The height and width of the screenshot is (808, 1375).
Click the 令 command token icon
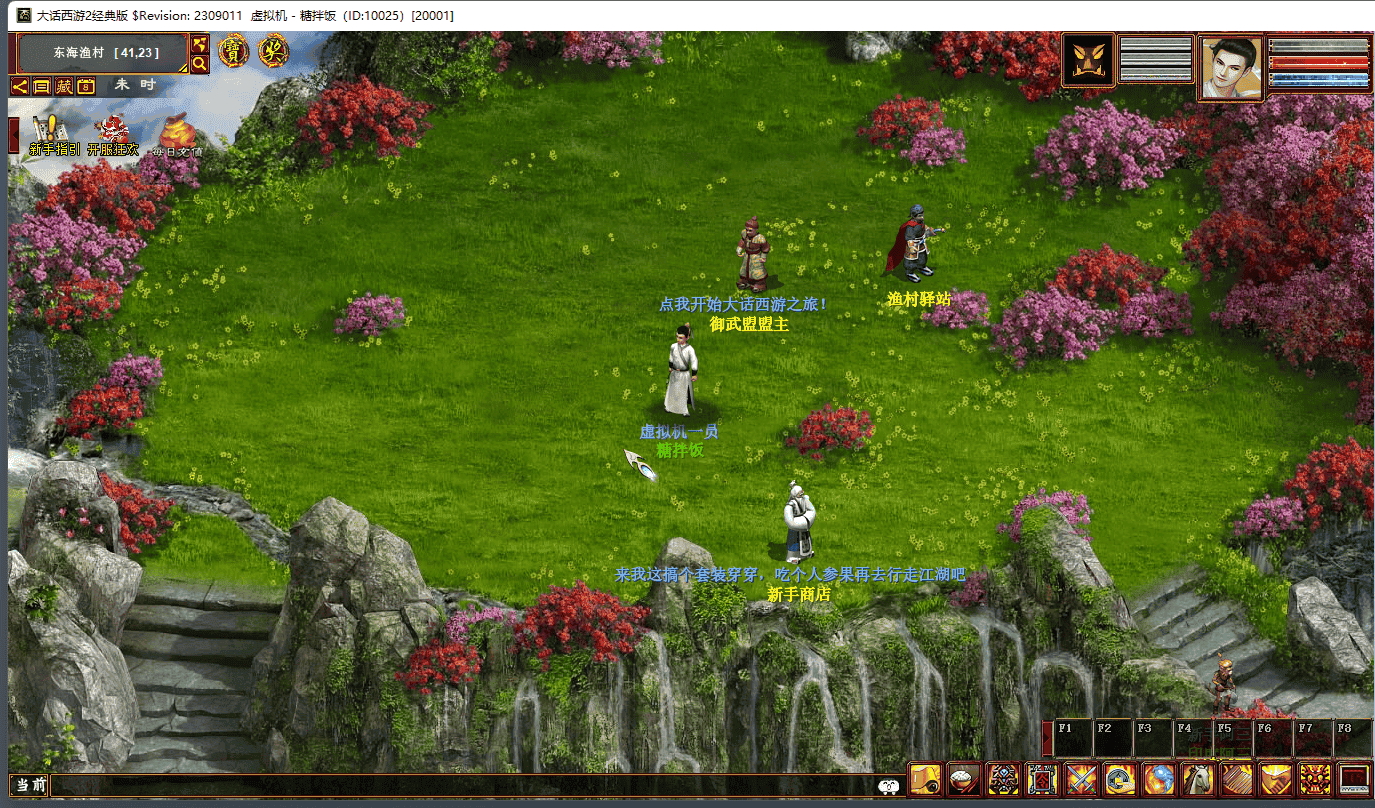(1043, 778)
